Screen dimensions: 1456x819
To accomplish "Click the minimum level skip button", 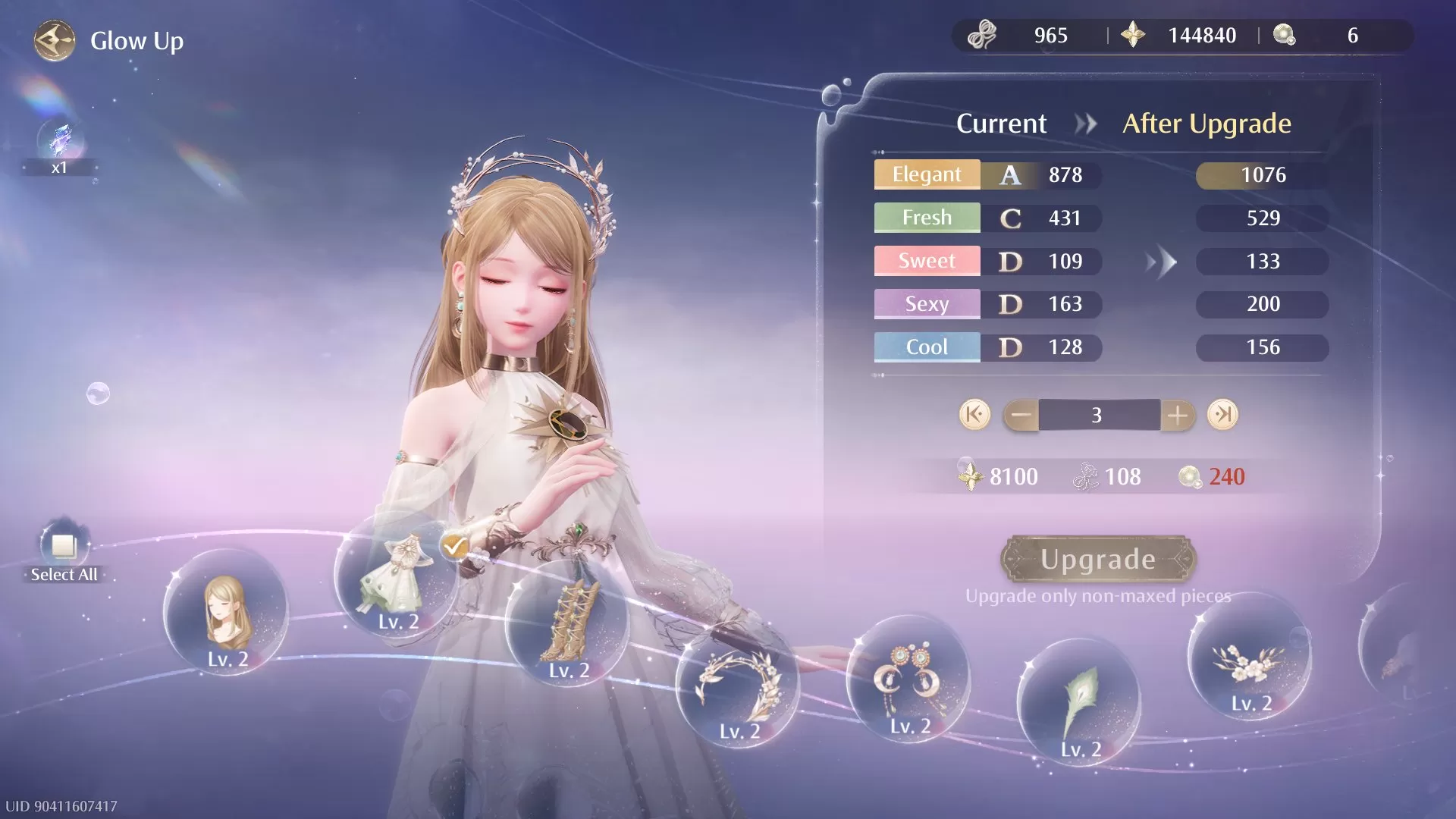I will (x=973, y=415).
